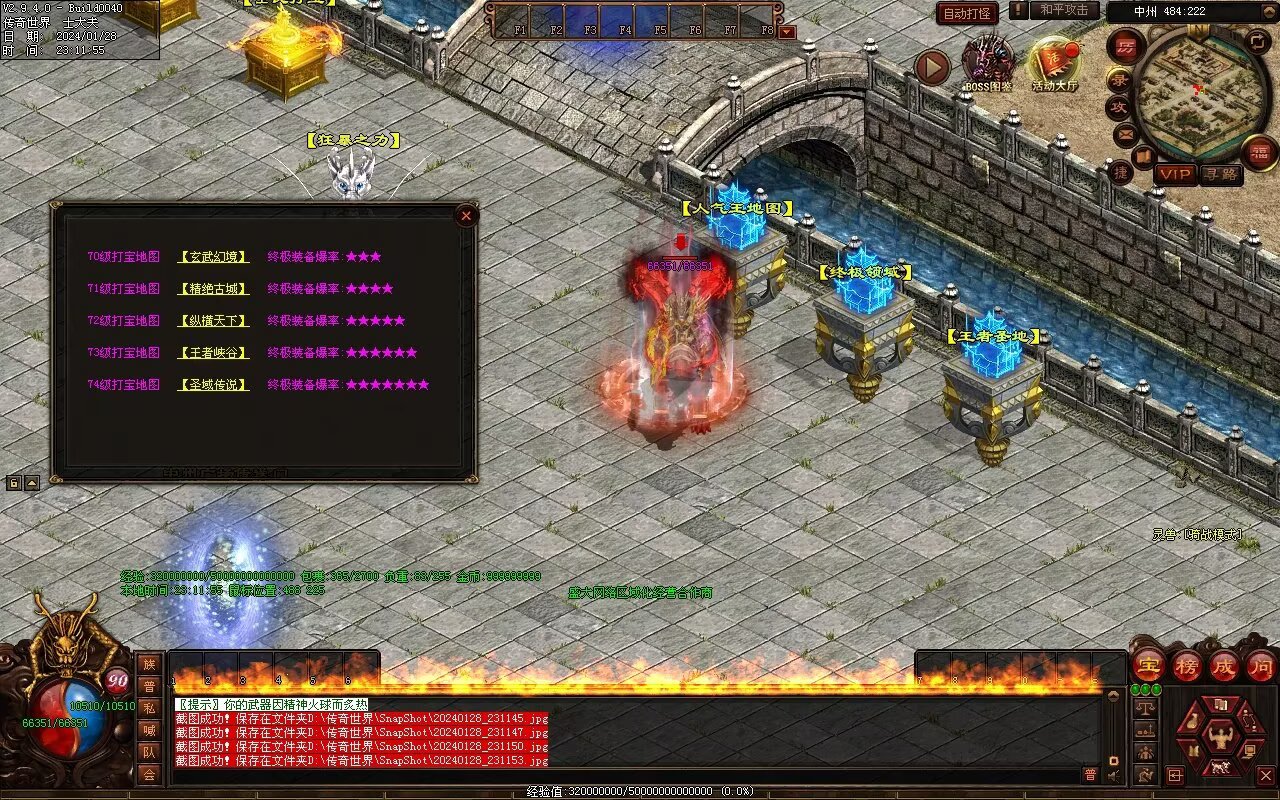Pick the 王者峡谷 level 73 map link
Viewport: 1280px width, 800px height.
point(213,353)
